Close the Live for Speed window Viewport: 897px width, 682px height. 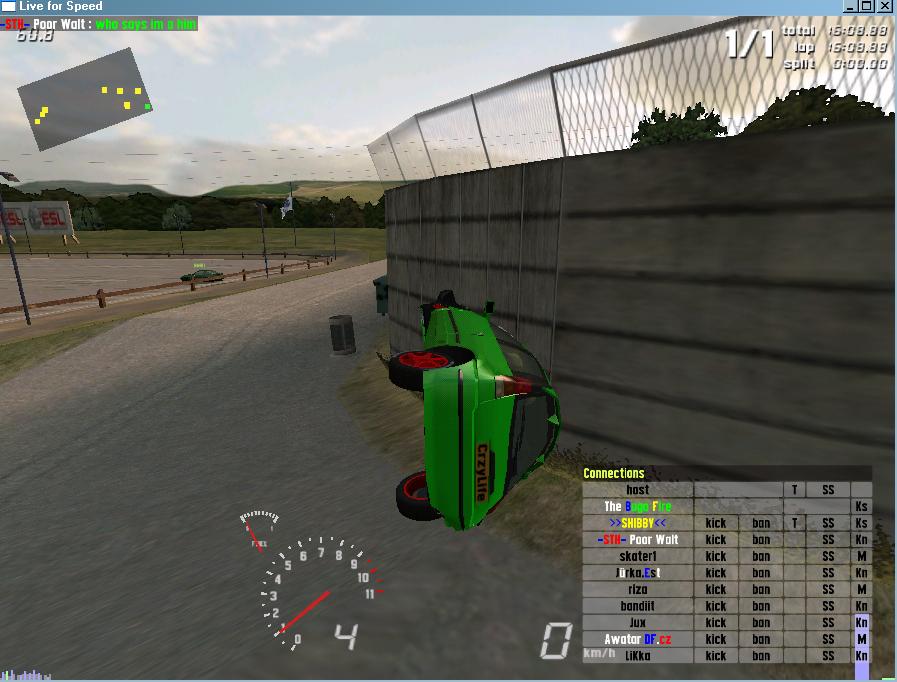coord(885,6)
